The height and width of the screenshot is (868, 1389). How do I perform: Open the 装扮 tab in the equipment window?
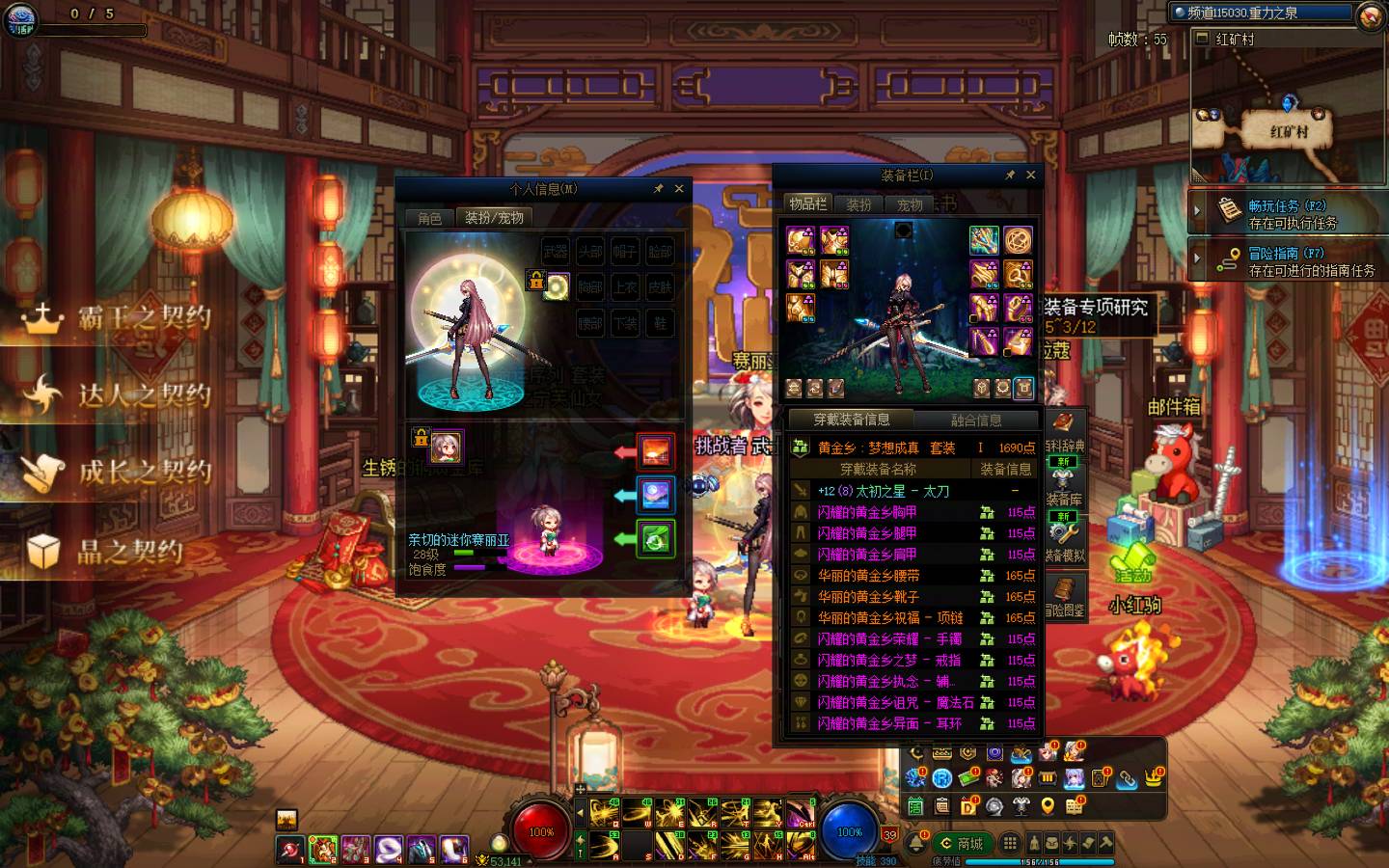pos(858,204)
